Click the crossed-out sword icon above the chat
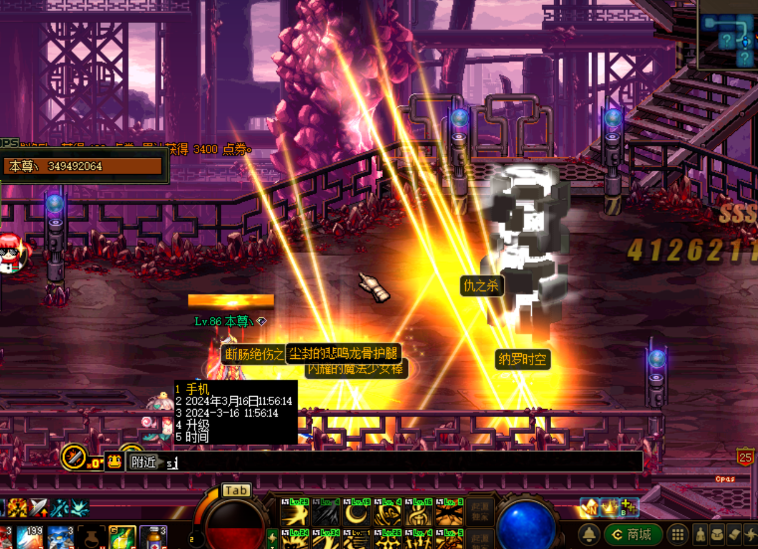The height and width of the screenshot is (549, 758). [x=74, y=458]
